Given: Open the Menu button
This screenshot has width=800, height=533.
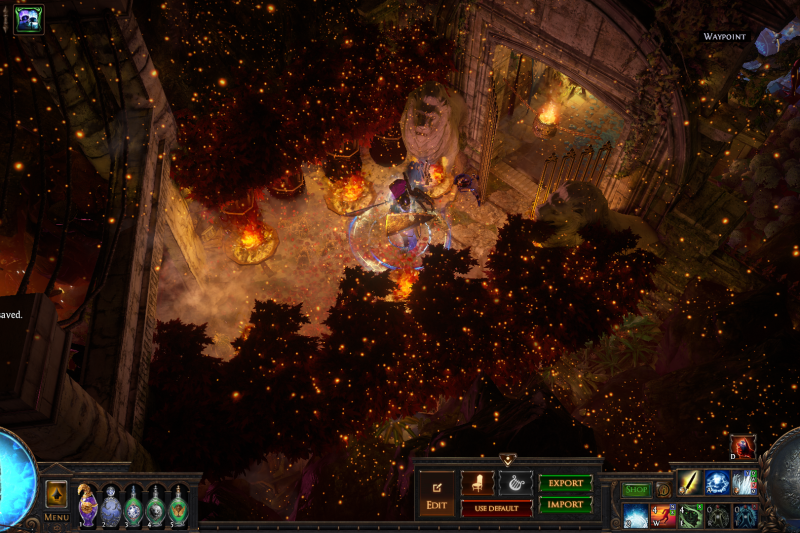Looking at the screenshot, I should [56, 518].
